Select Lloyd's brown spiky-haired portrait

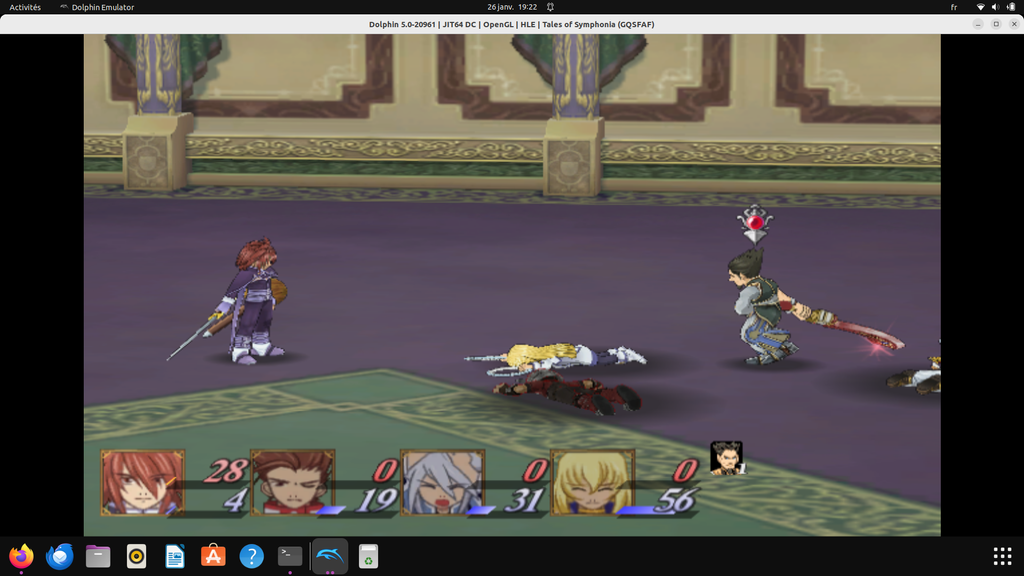click(292, 482)
